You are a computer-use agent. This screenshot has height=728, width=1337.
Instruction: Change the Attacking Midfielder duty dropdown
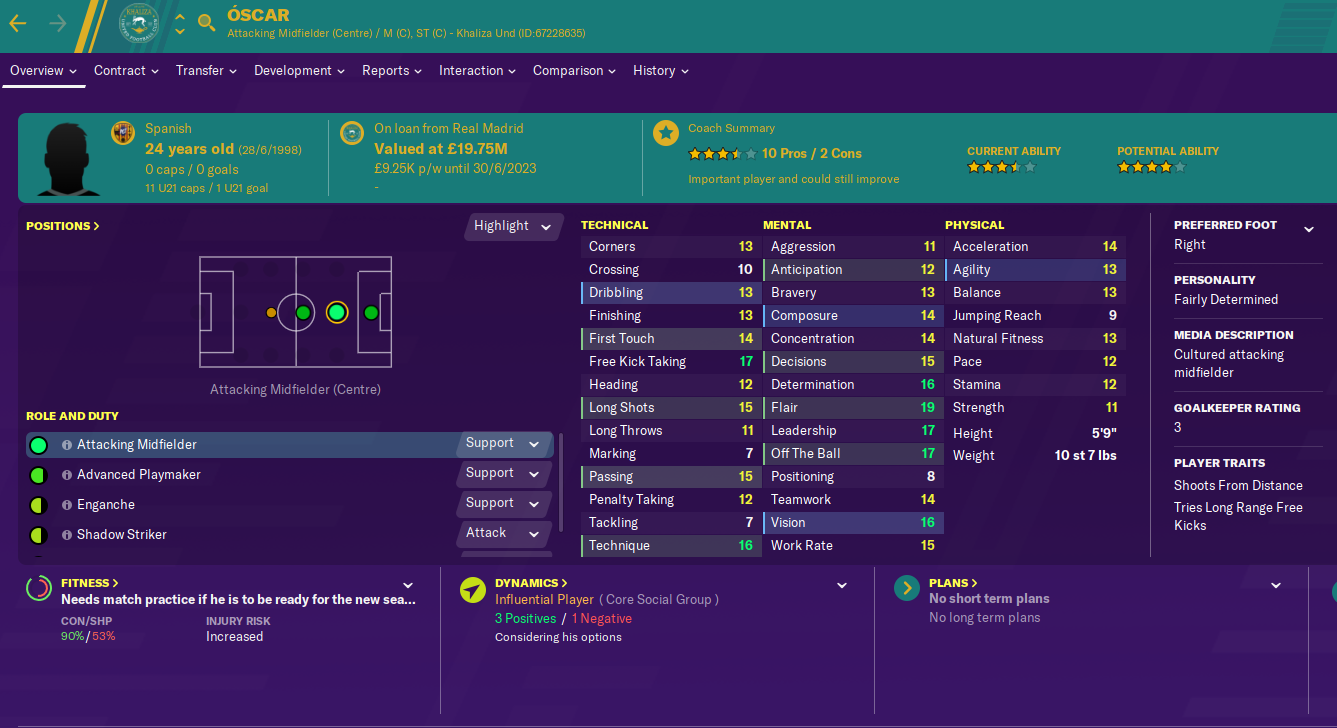coord(503,444)
